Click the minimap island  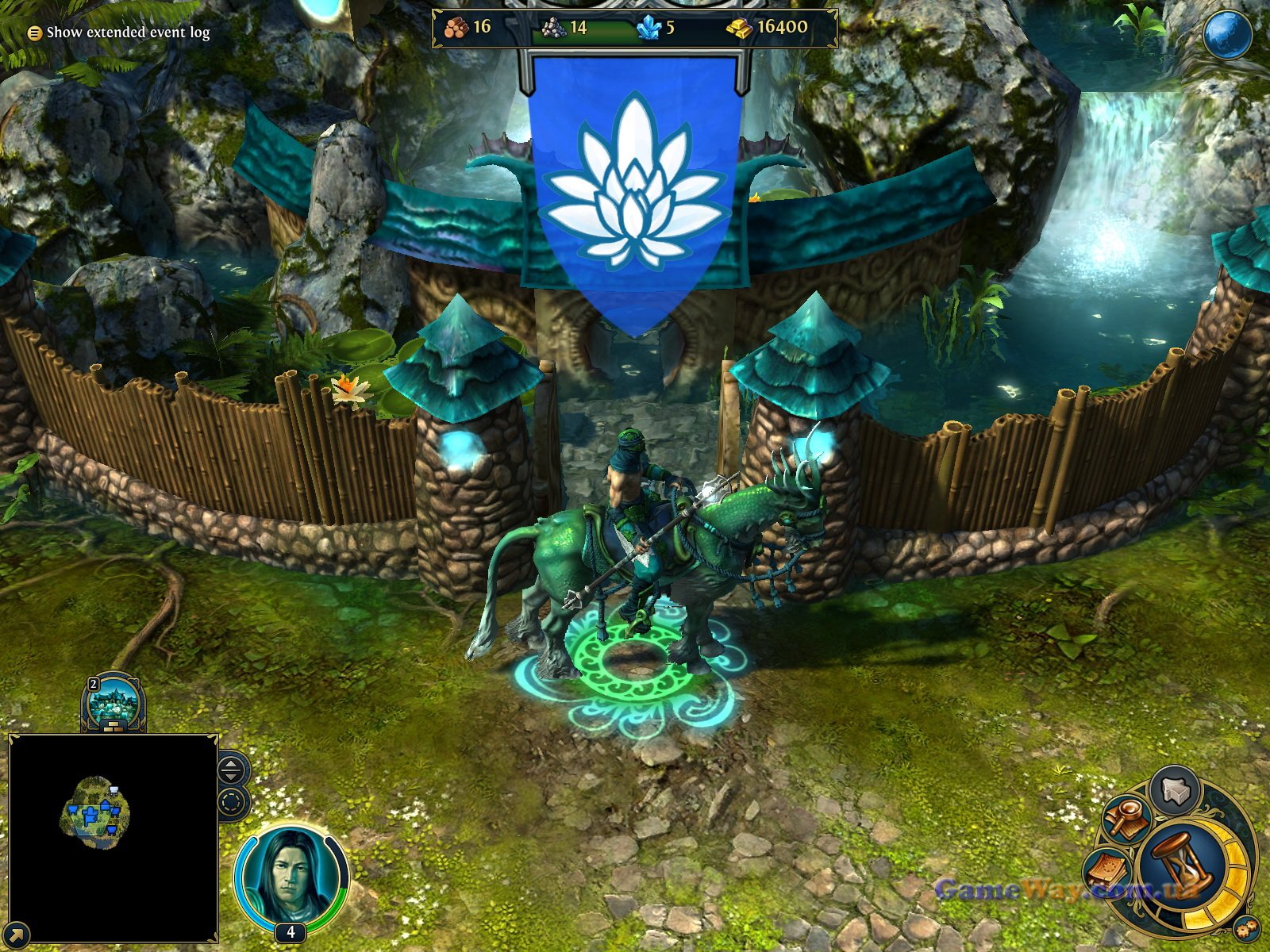pyautogui.click(x=95, y=815)
